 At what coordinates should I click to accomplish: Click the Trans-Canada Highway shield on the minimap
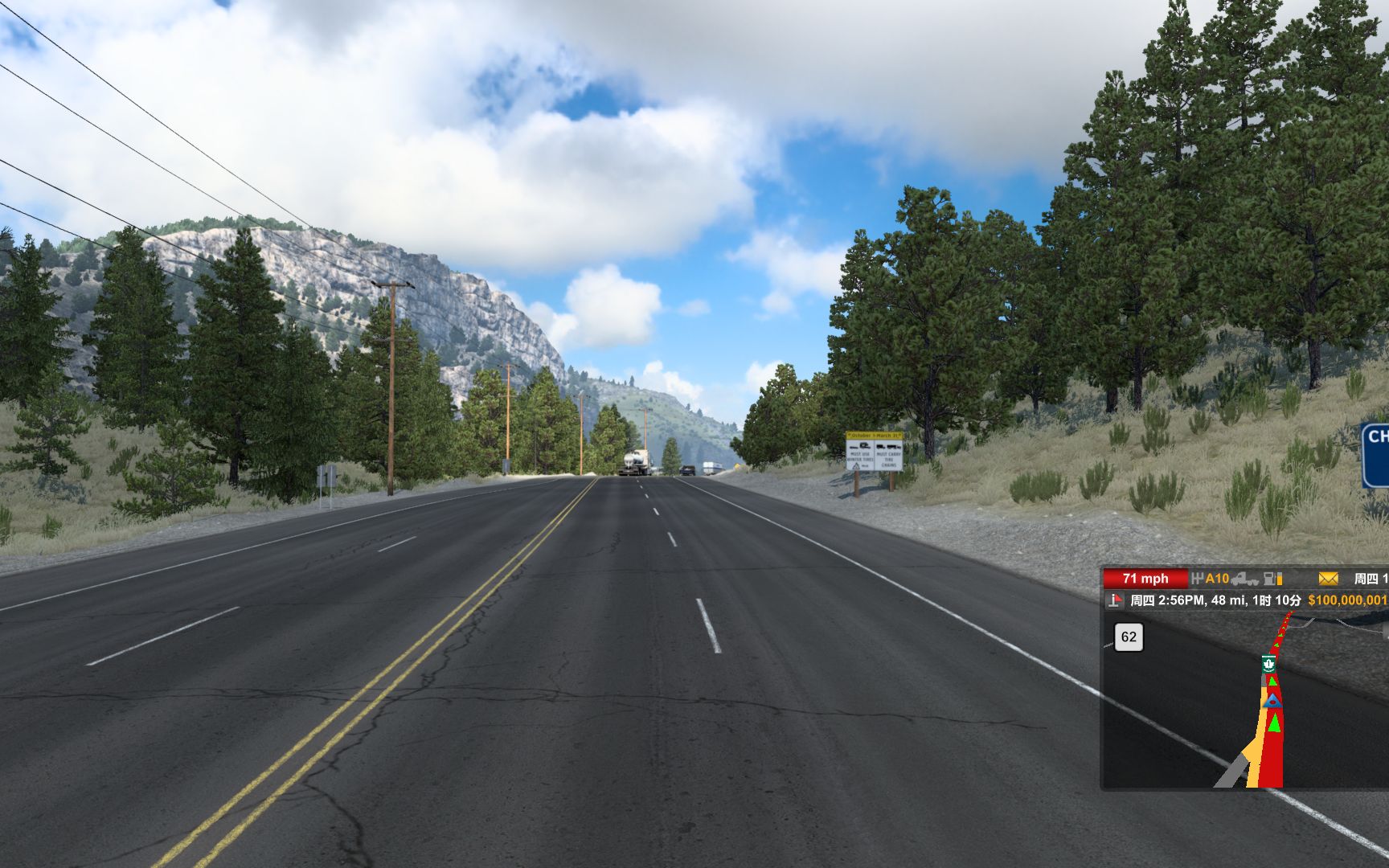click(1269, 664)
